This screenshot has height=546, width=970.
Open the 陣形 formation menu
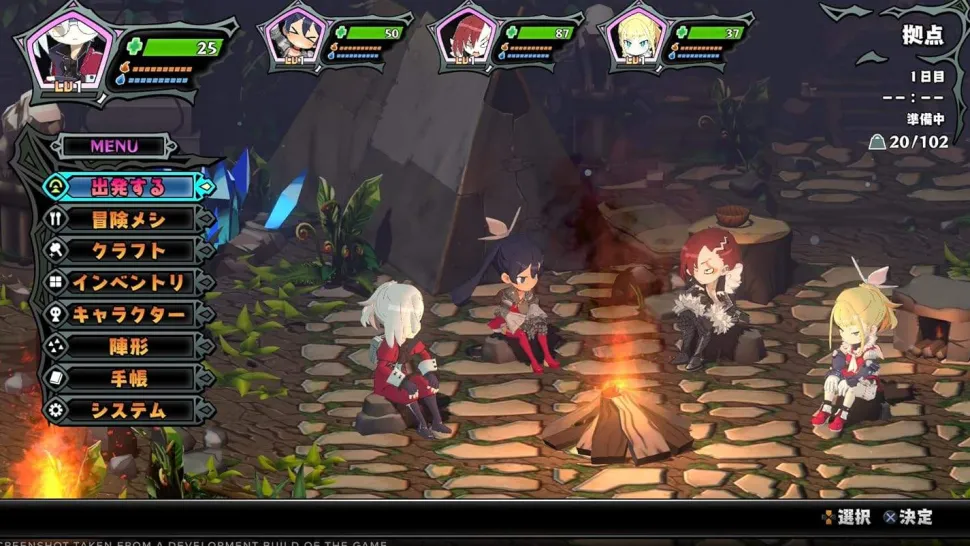point(127,347)
